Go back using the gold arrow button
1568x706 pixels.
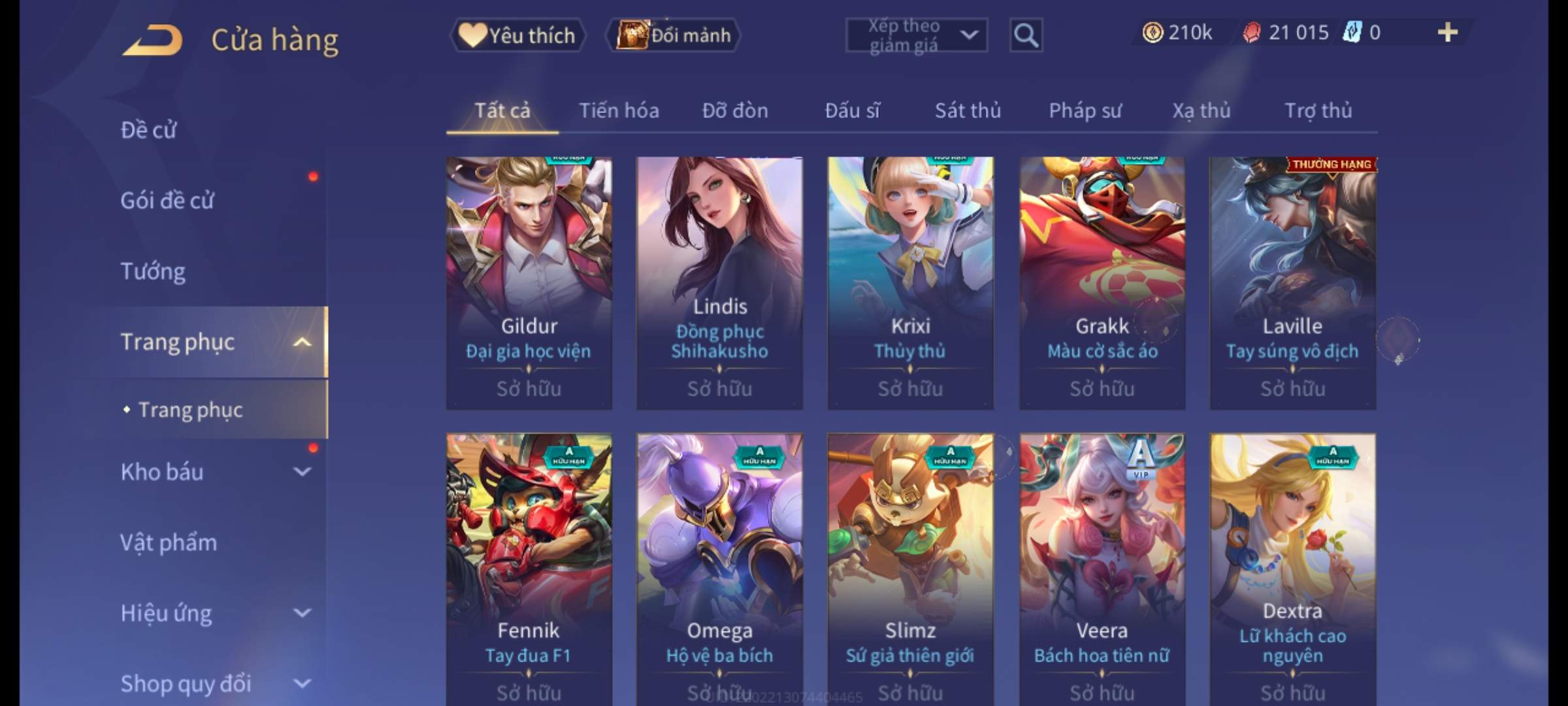coord(152,40)
